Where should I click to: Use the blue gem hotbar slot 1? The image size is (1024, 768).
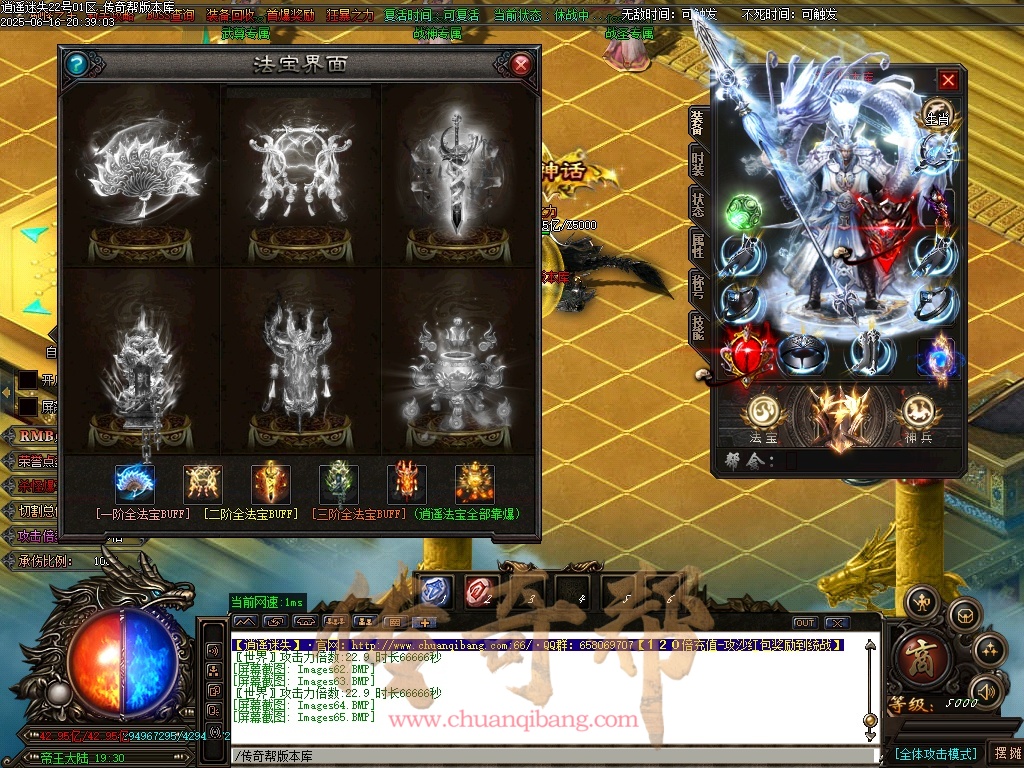pyautogui.click(x=436, y=591)
